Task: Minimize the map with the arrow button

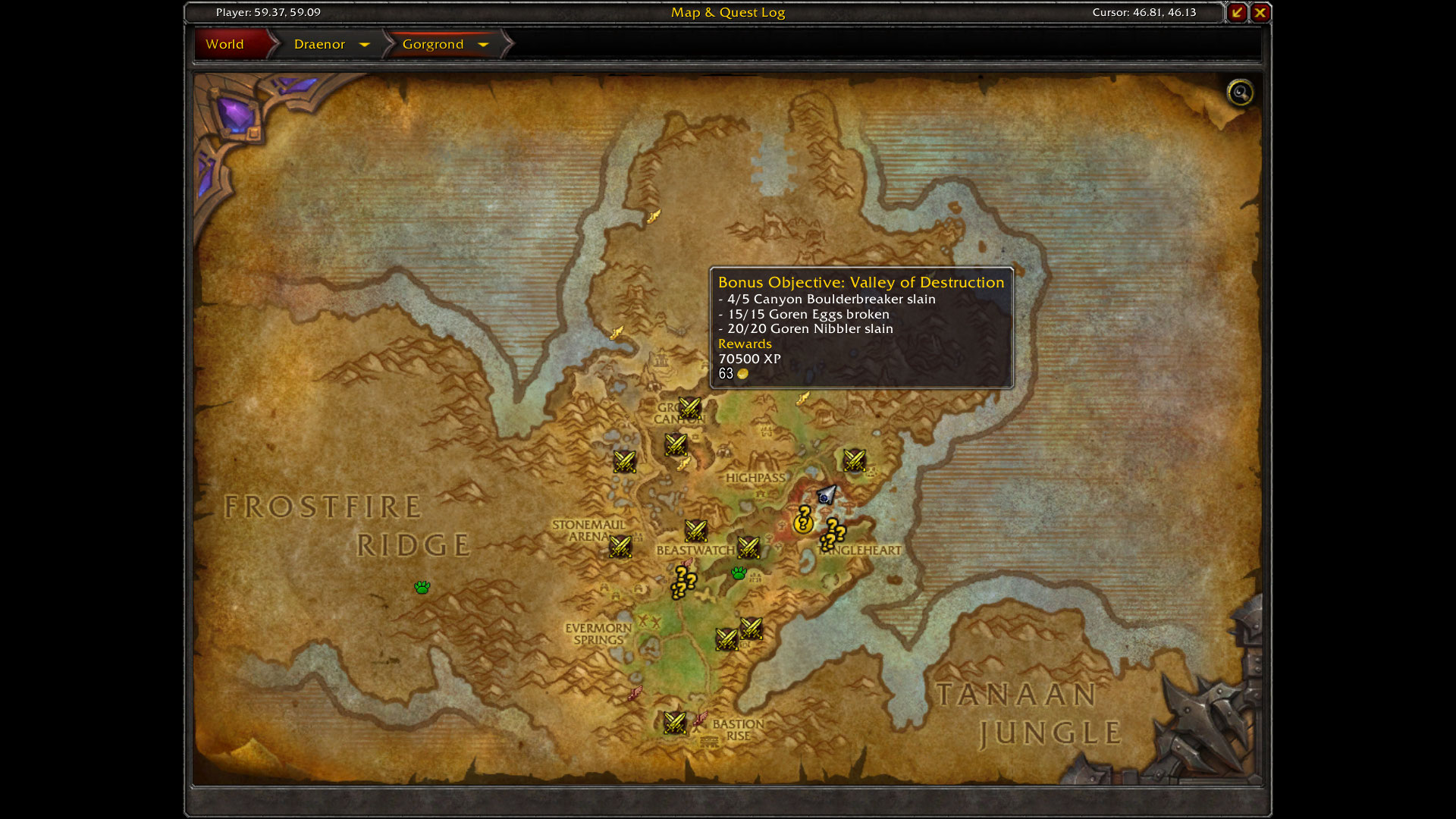Action: point(1237,12)
